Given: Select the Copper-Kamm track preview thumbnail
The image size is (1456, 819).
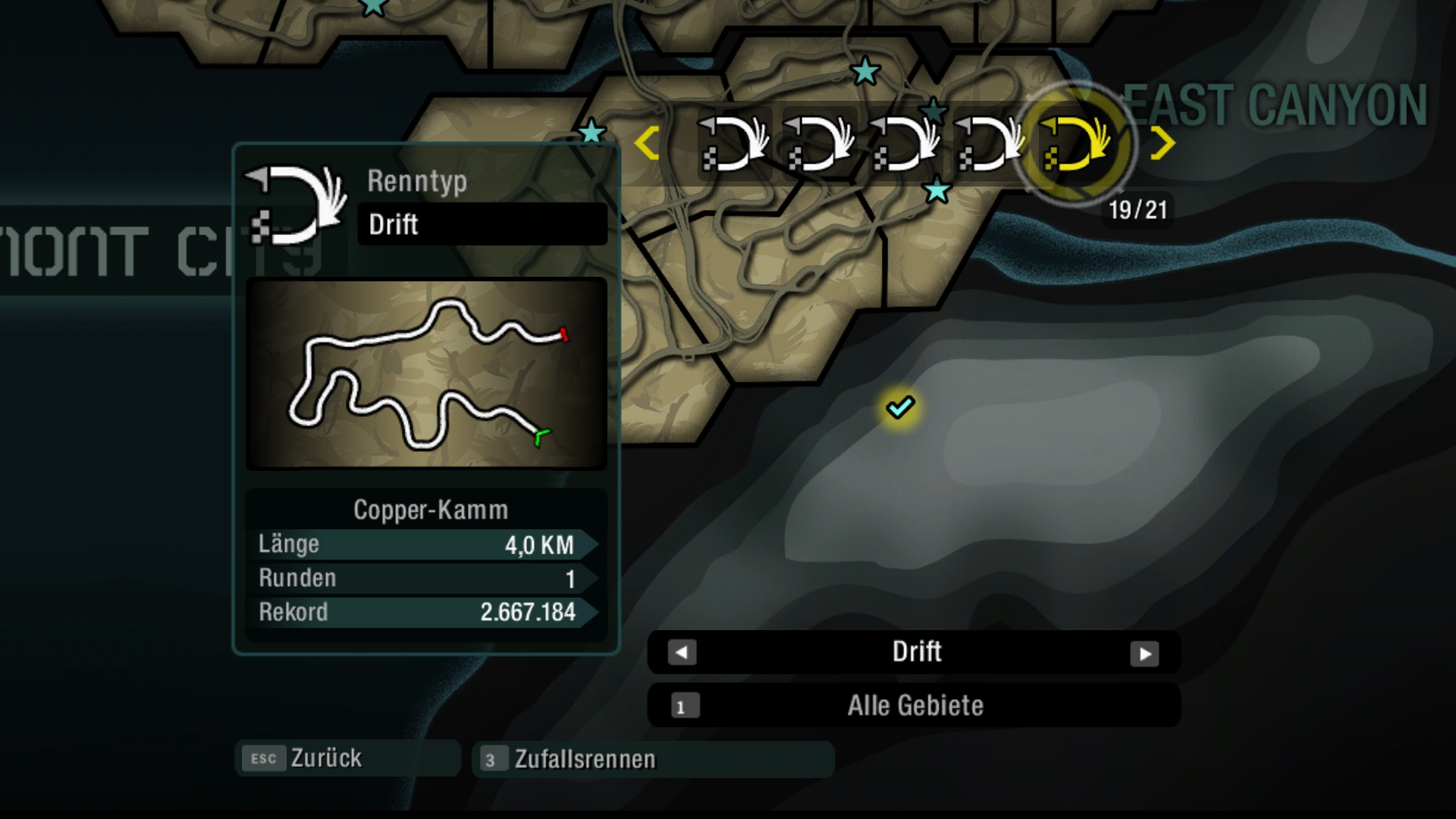Looking at the screenshot, I should pos(426,374).
